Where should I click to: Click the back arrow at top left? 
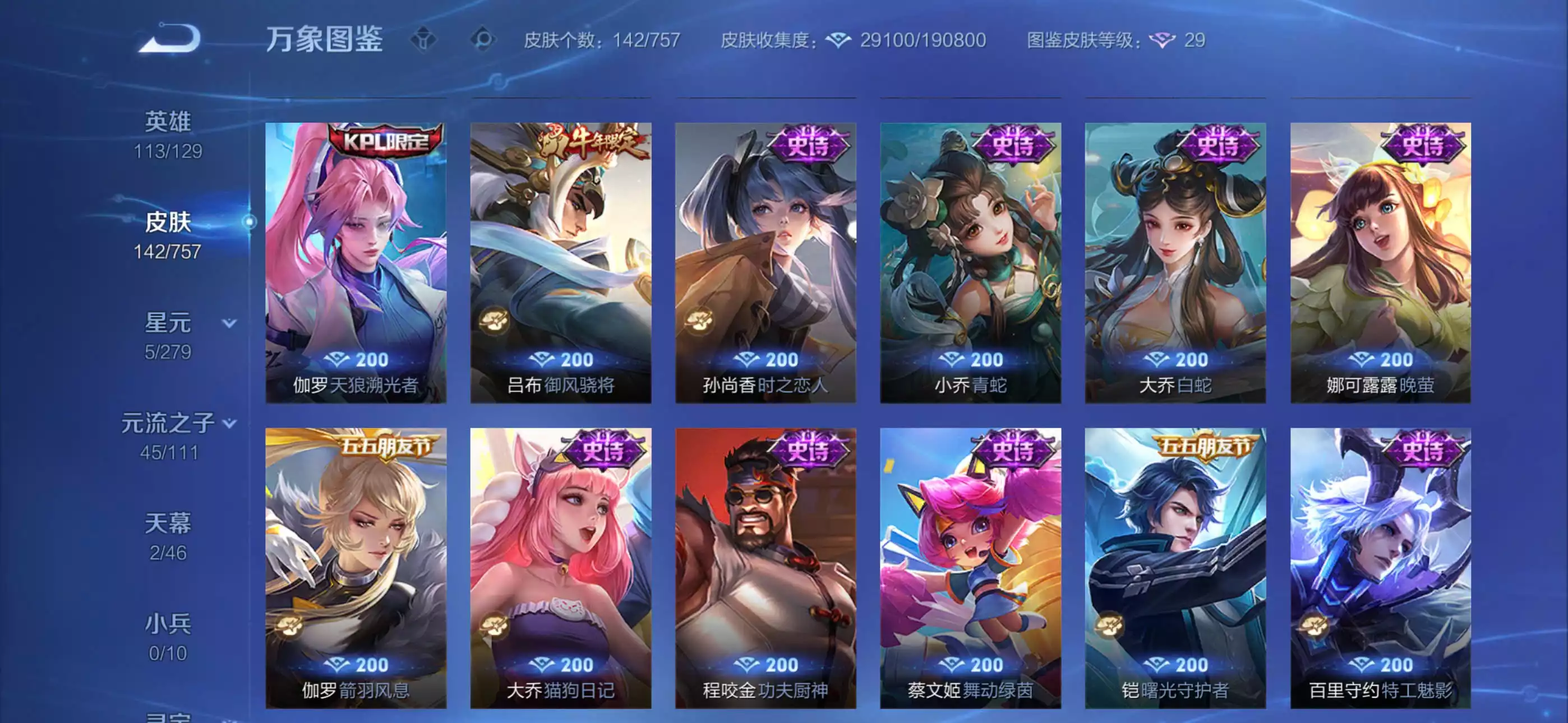[x=165, y=38]
